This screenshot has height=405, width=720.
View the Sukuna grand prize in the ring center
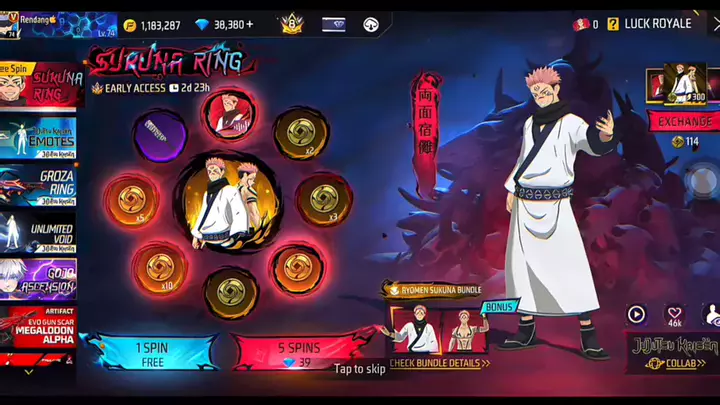point(228,199)
